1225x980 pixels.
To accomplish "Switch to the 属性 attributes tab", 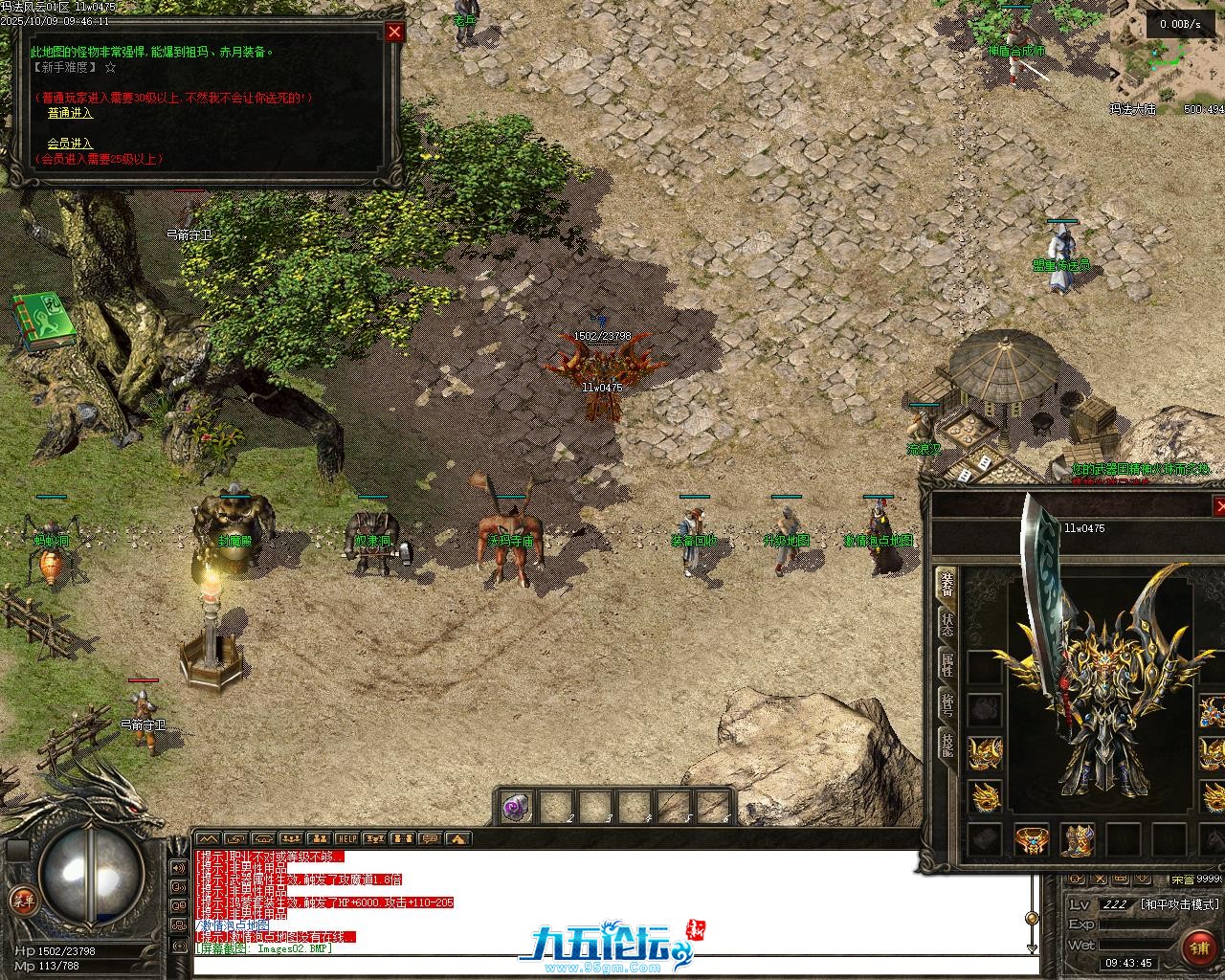I will coord(947,664).
